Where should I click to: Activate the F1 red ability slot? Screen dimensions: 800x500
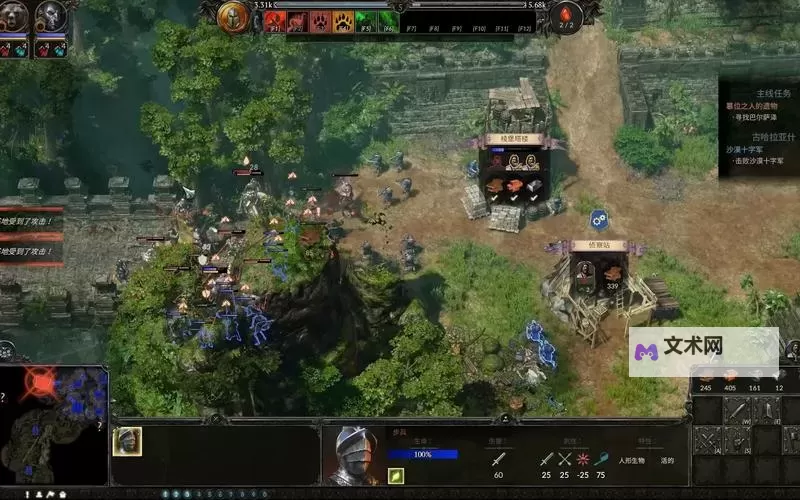[x=274, y=20]
